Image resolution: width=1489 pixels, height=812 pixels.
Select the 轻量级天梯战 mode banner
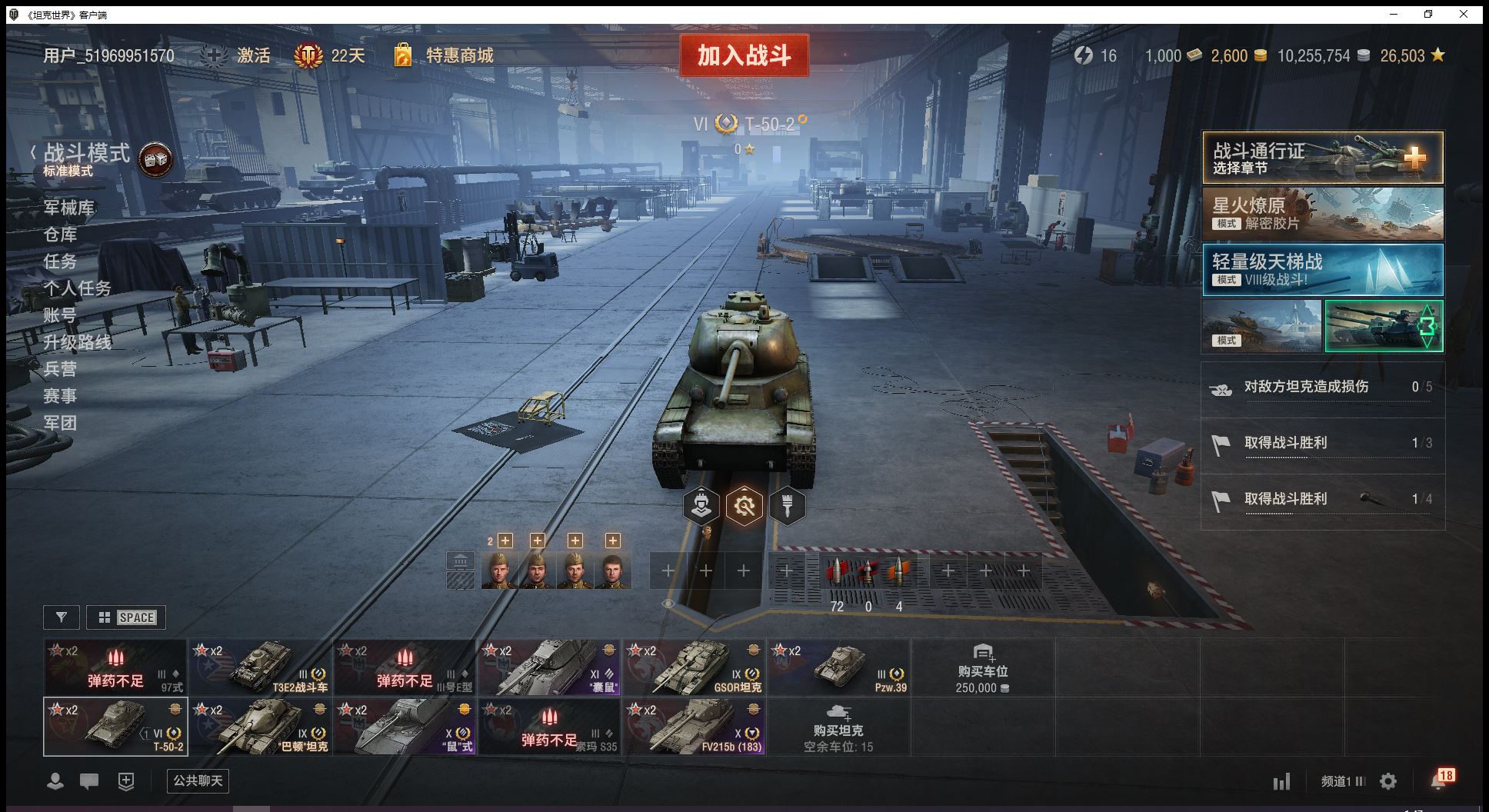point(1322,270)
